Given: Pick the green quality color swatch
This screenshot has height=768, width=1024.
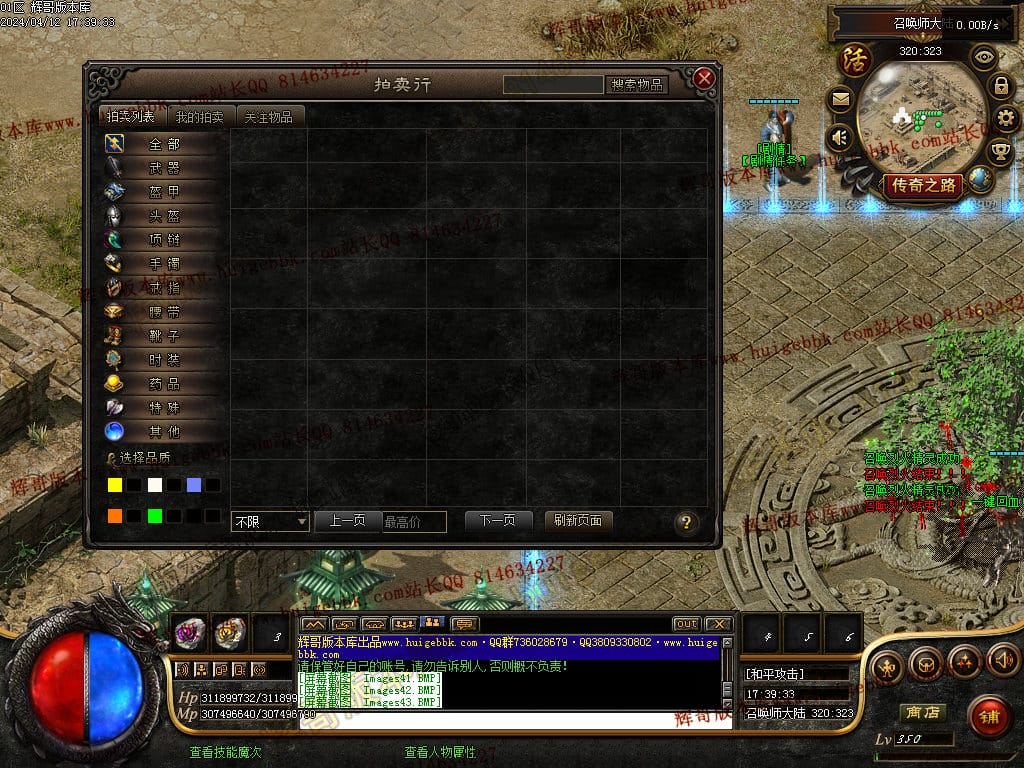Looking at the screenshot, I should (x=154, y=516).
